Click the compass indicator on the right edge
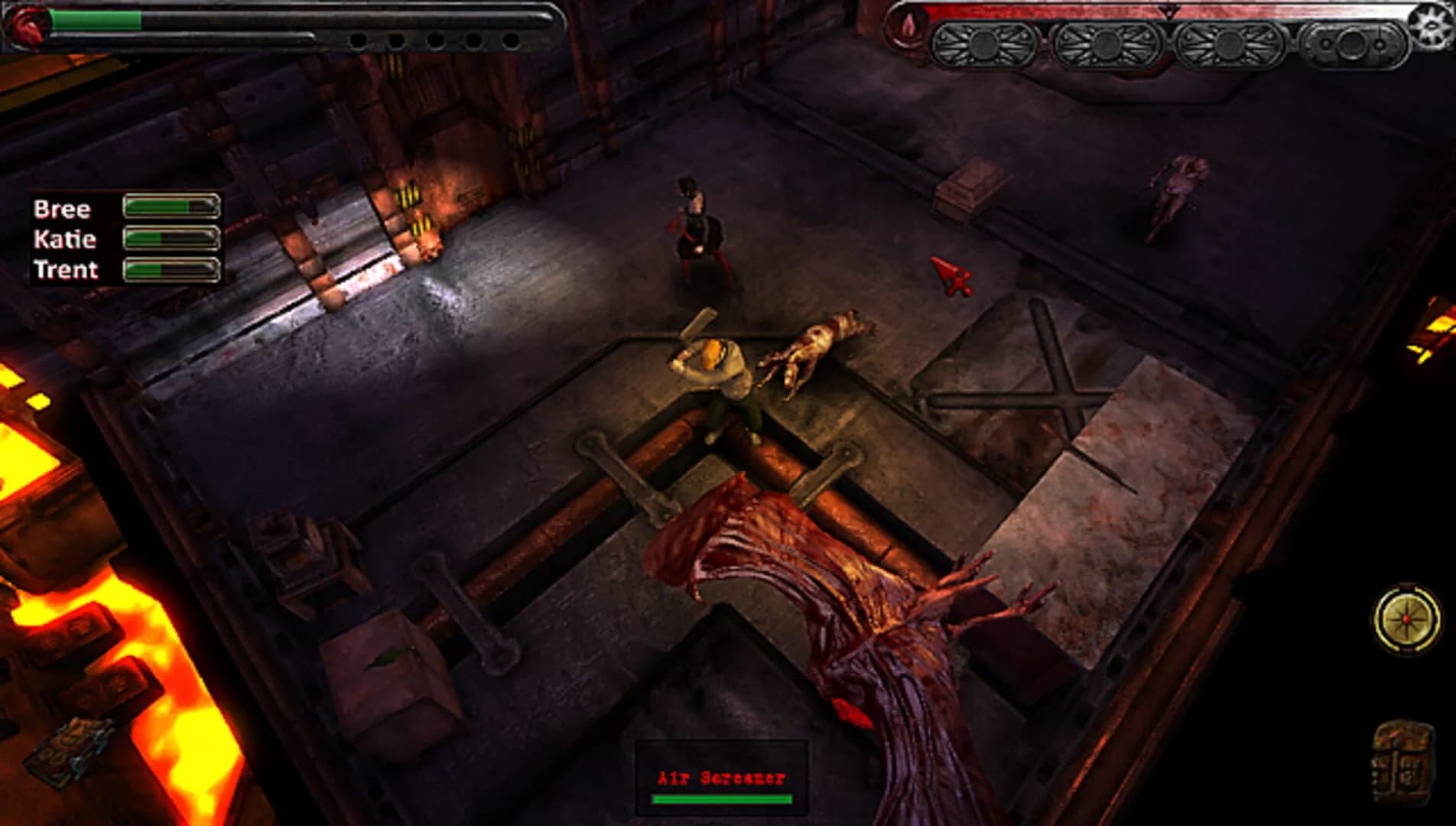This screenshot has height=826, width=1456. (x=1407, y=618)
